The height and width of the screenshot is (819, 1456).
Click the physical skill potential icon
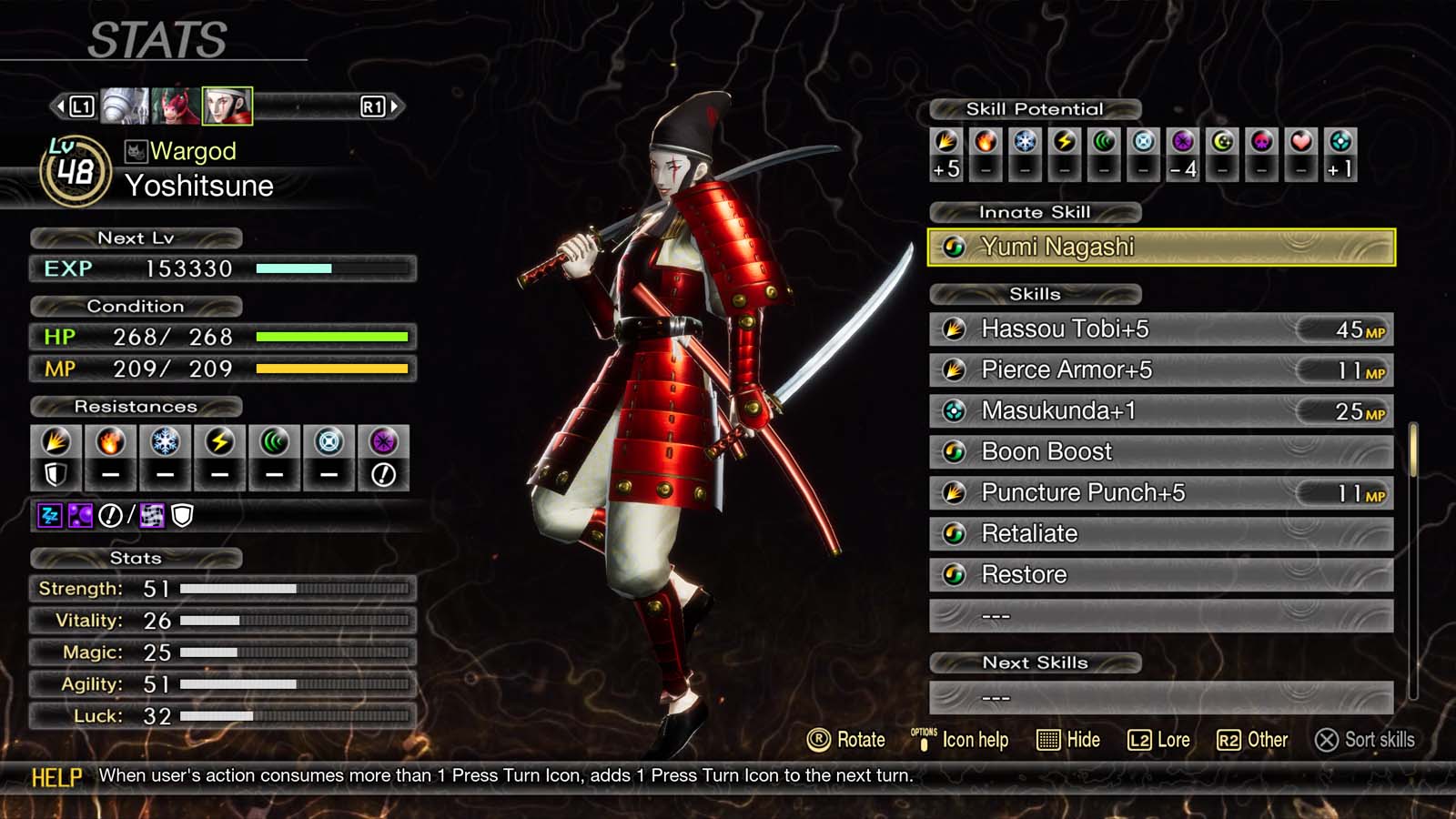pyautogui.click(x=946, y=142)
